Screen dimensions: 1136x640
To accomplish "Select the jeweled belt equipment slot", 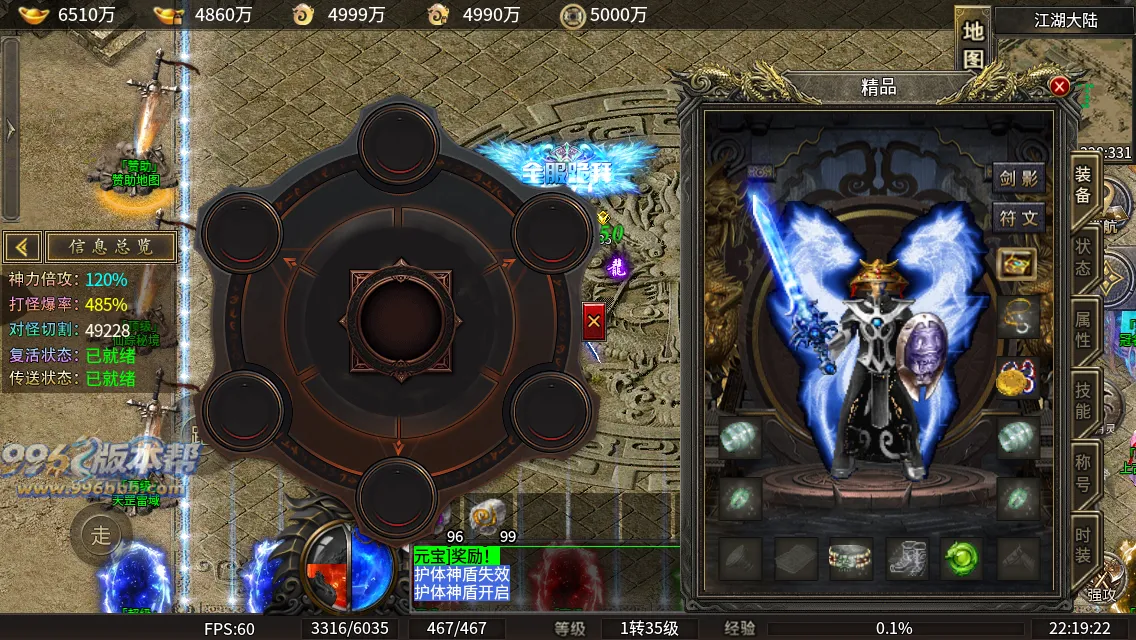I will [851, 559].
